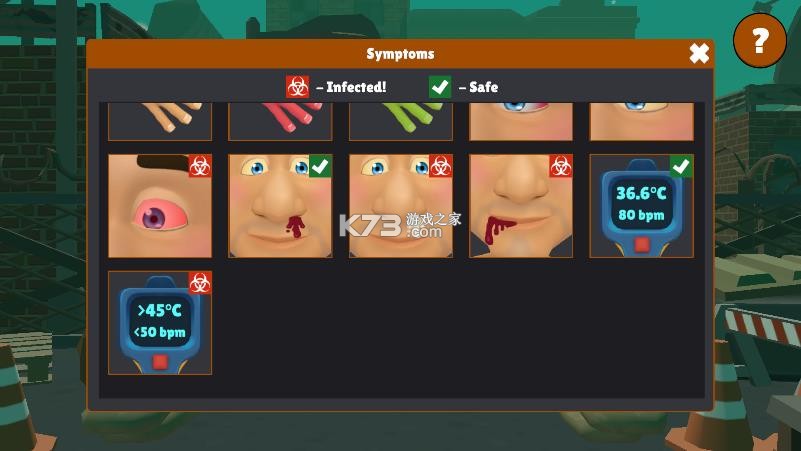Select the red bloodshot eye symptom tile
The image size is (801, 451).
coord(160,206)
